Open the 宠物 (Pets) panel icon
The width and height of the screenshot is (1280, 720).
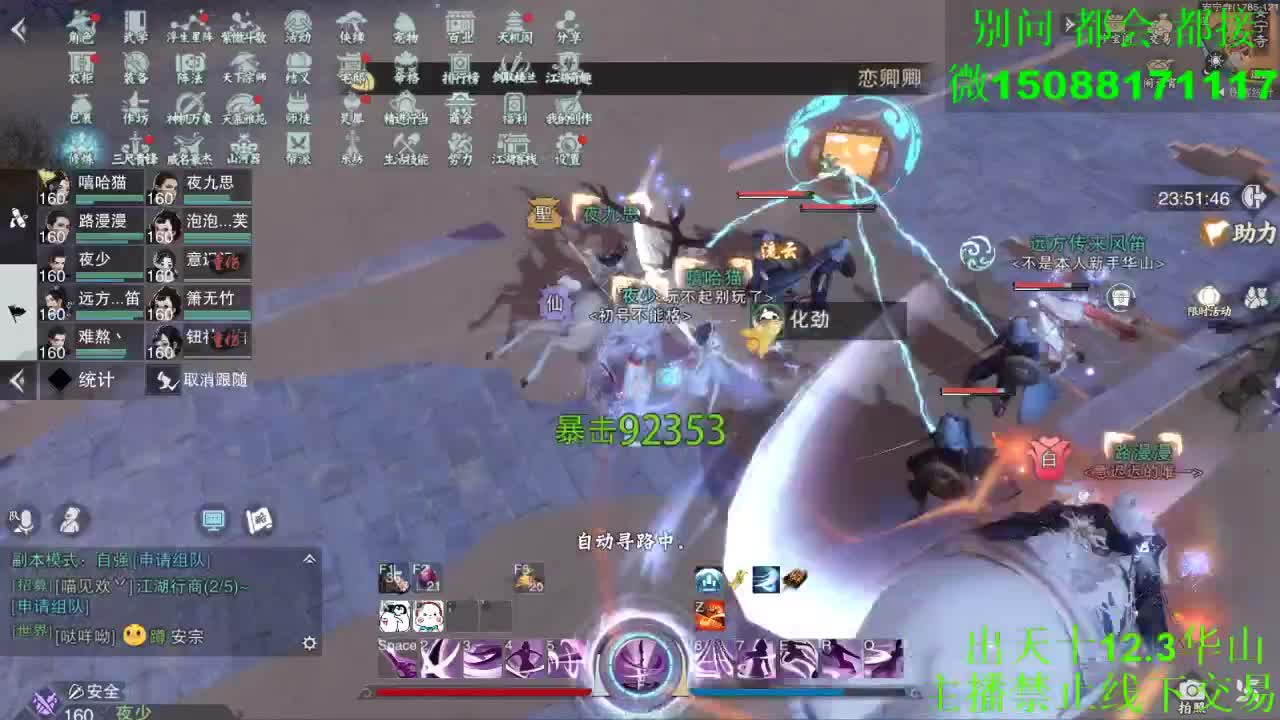tap(405, 28)
